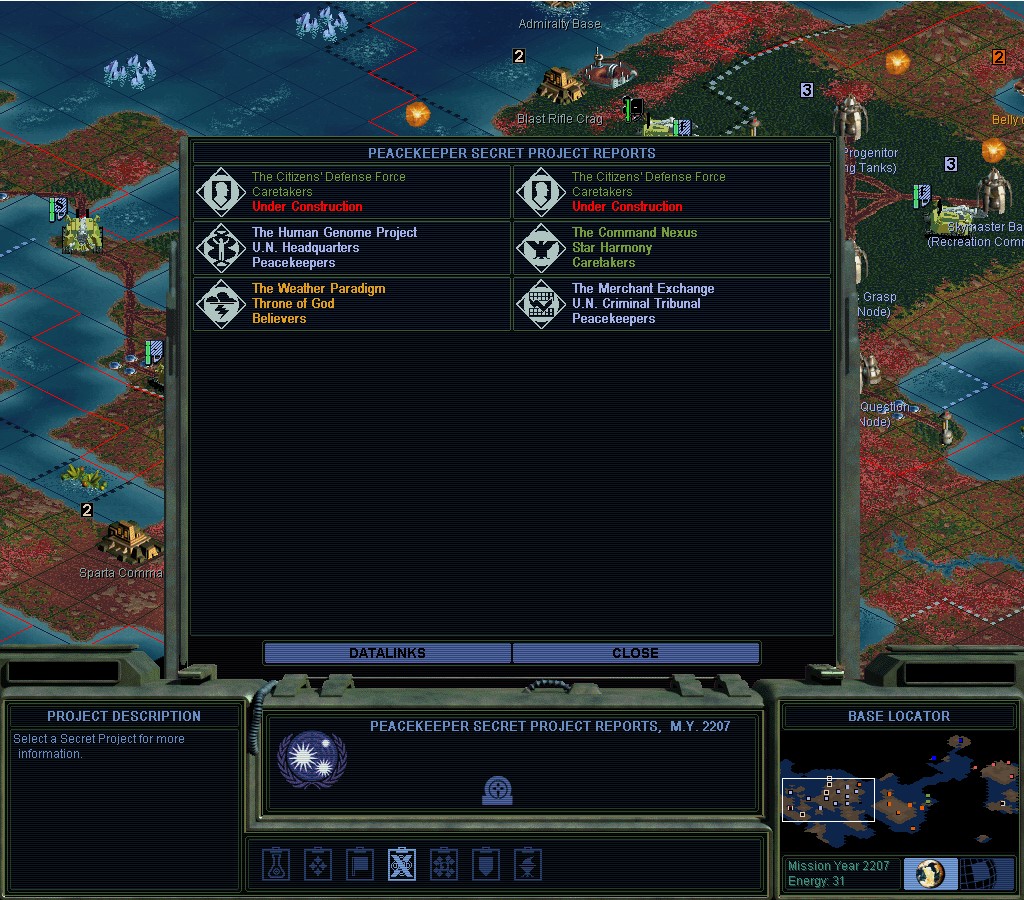Image resolution: width=1024 pixels, height=900 pixels.
Task: Open the flag report icon
Action: click(x=360, y=864)
